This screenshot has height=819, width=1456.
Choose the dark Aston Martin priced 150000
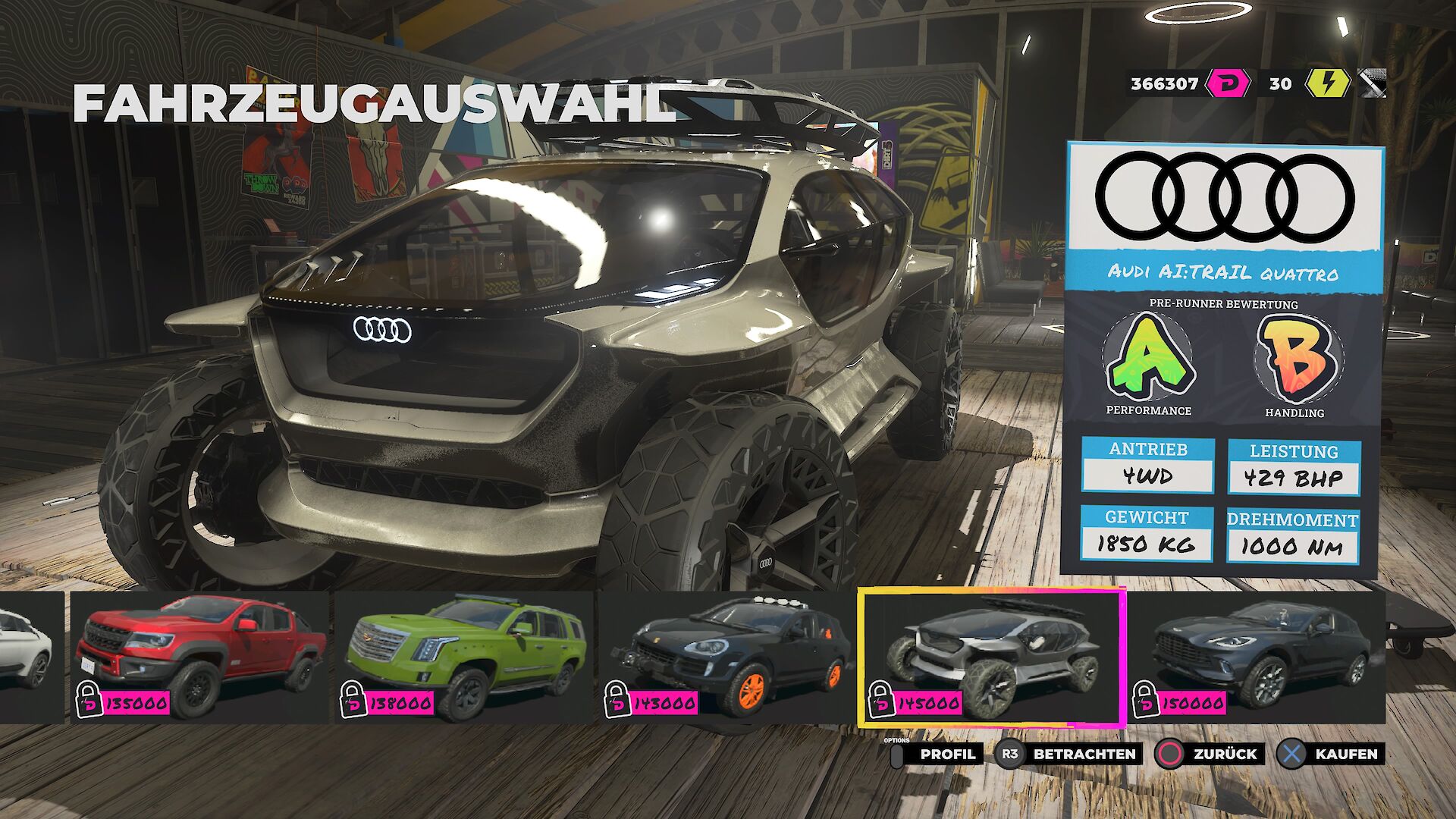tap(1257, 657)
